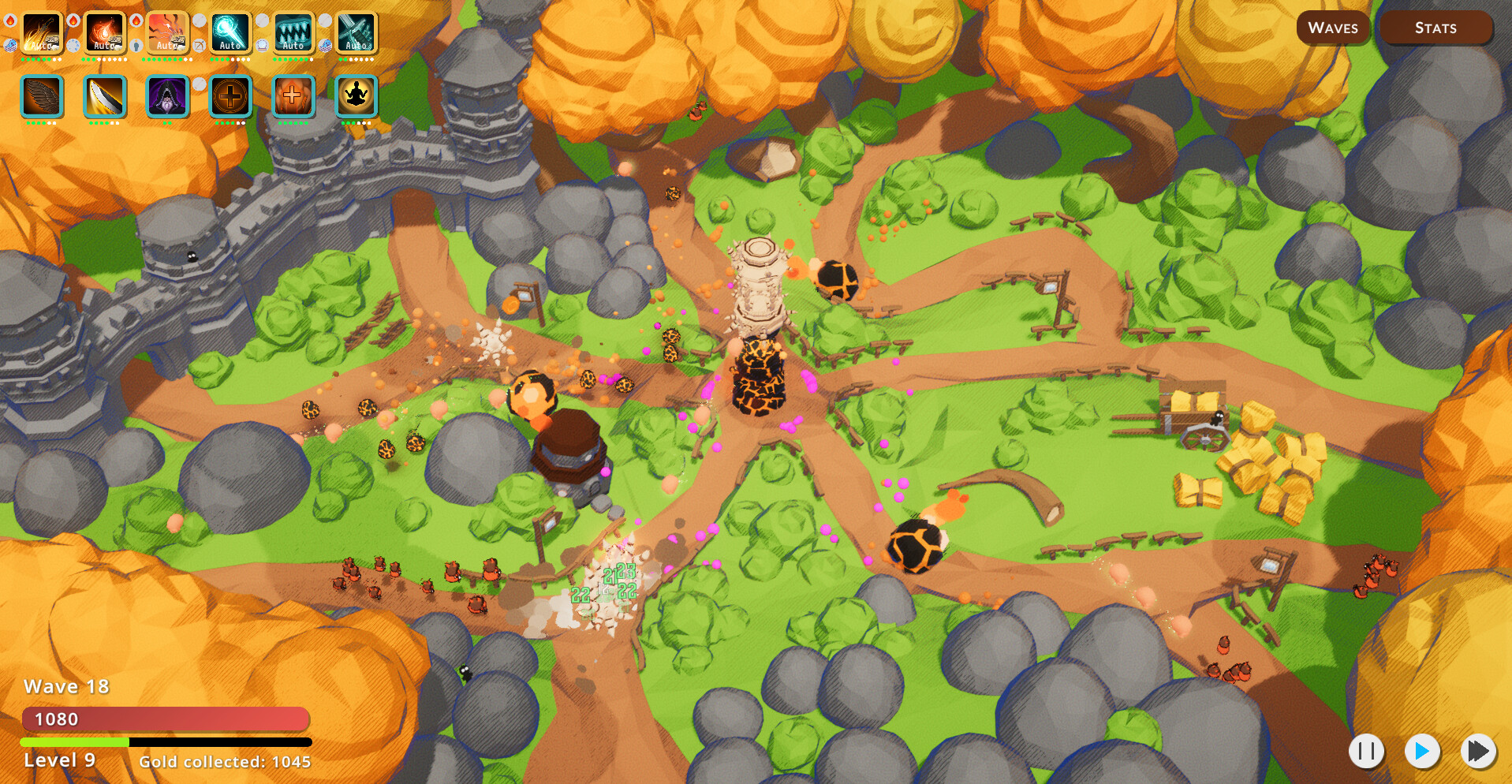The width and height of the screenshot is (1512, 784).
Task: Switch to the Stats view
Action: [x=1435, y=28]
